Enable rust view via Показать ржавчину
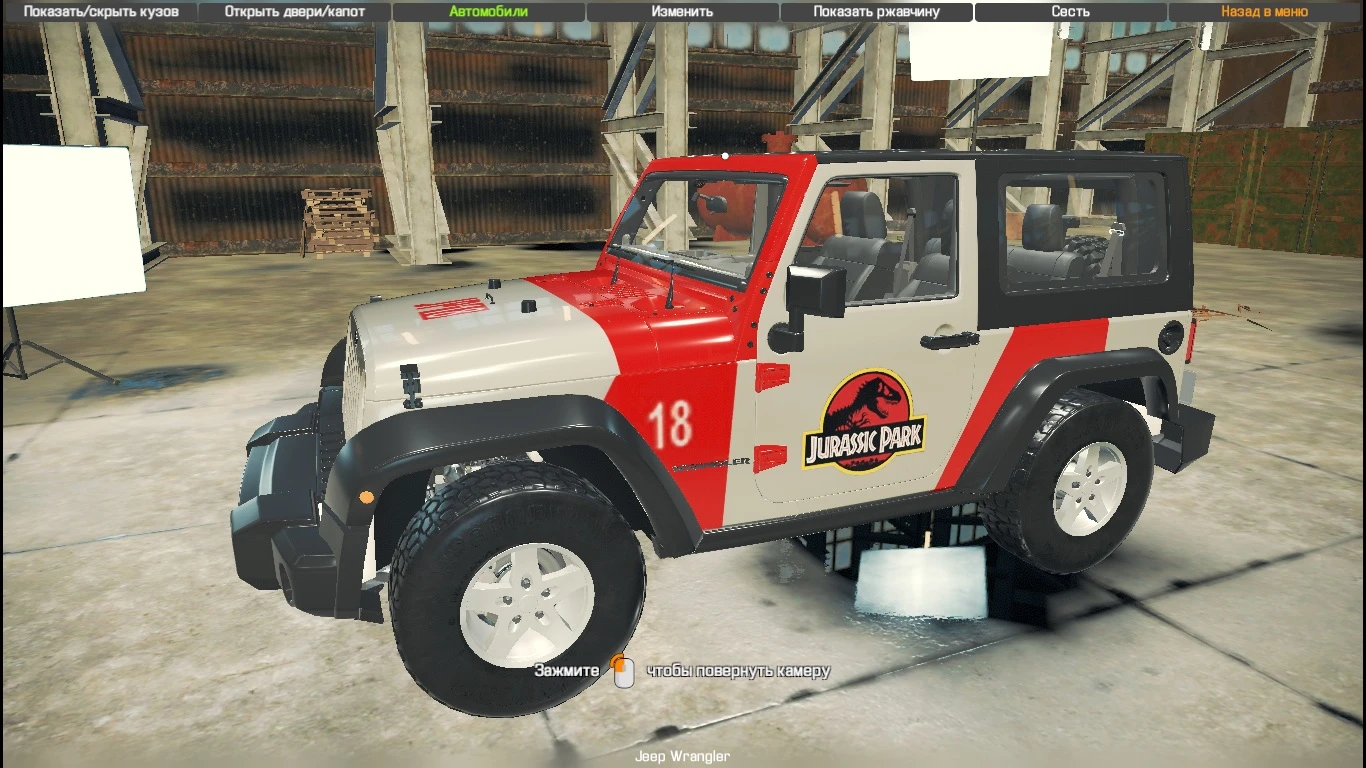Viewport: 1366px width, 768px height. 877,11
